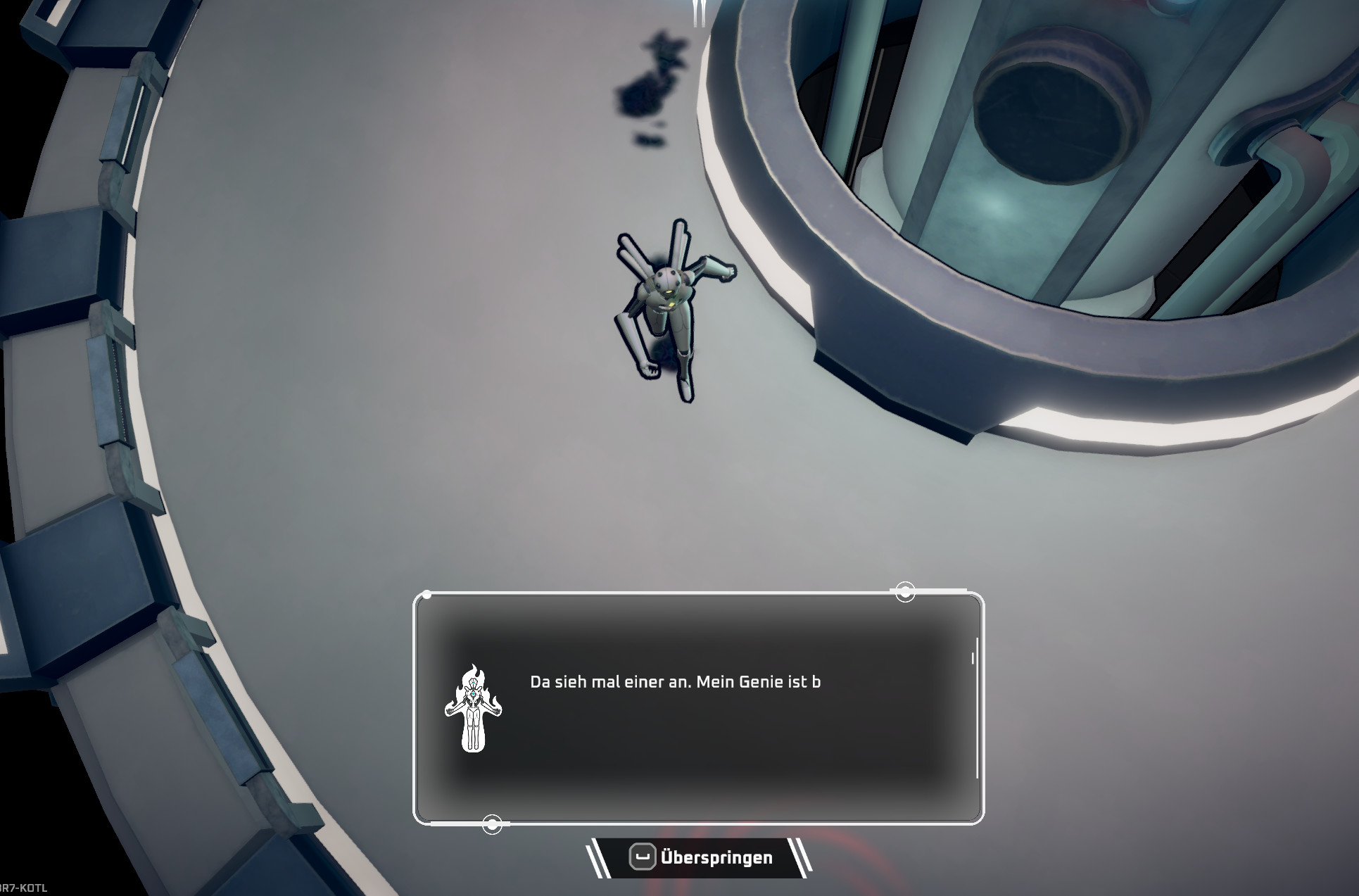This screenshot has height=896, width=1359.
Task: Advance the text in the dialogue box
Action: 698,708
